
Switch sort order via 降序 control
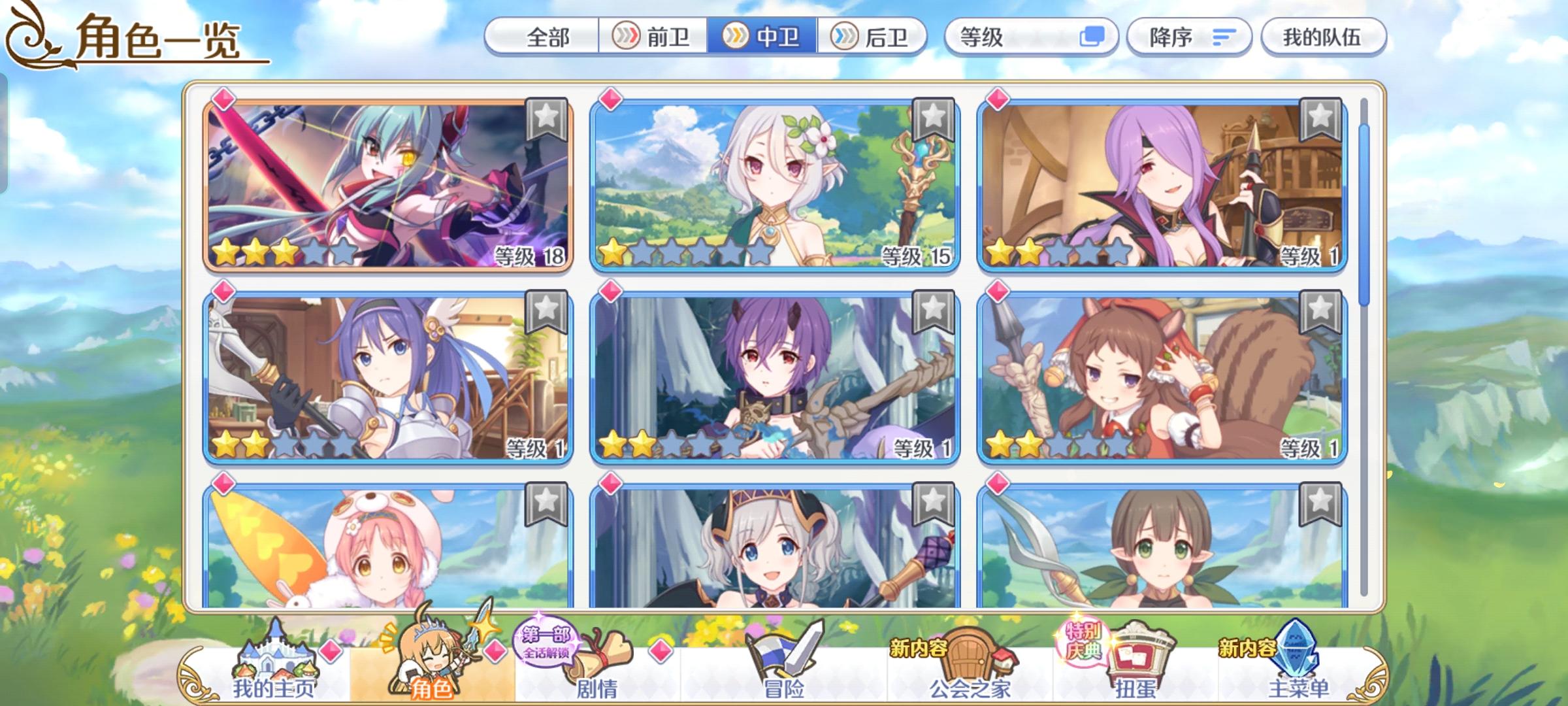coord(1169,38)
